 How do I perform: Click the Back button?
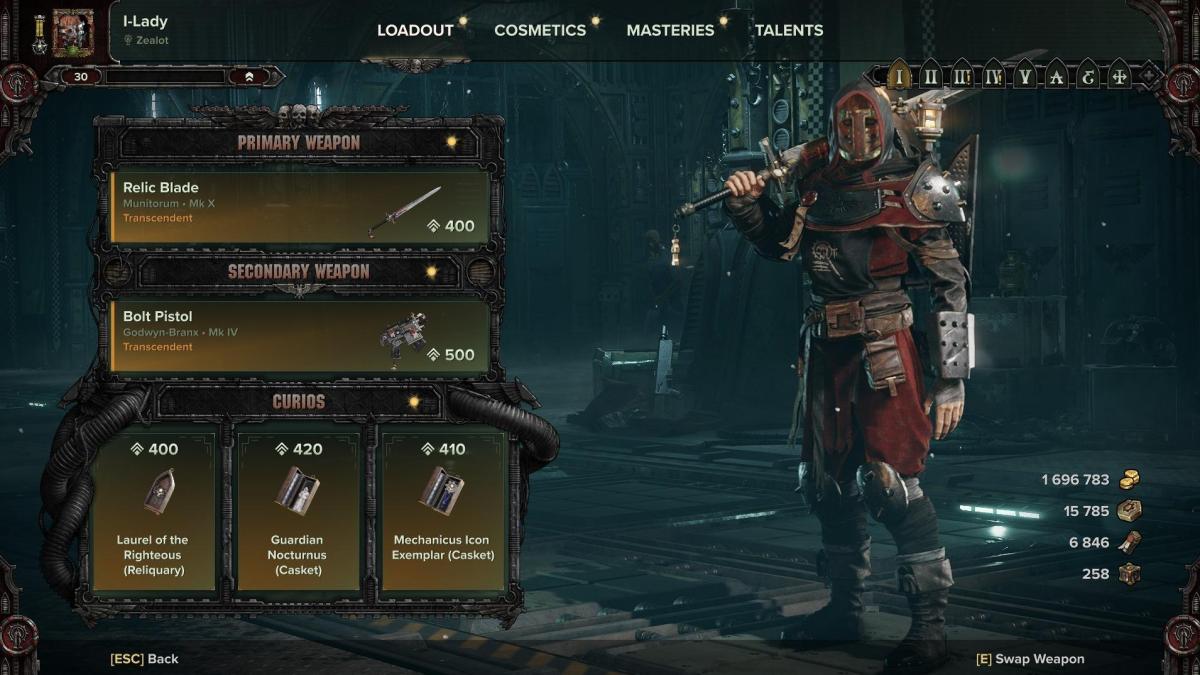coord(145,659)
